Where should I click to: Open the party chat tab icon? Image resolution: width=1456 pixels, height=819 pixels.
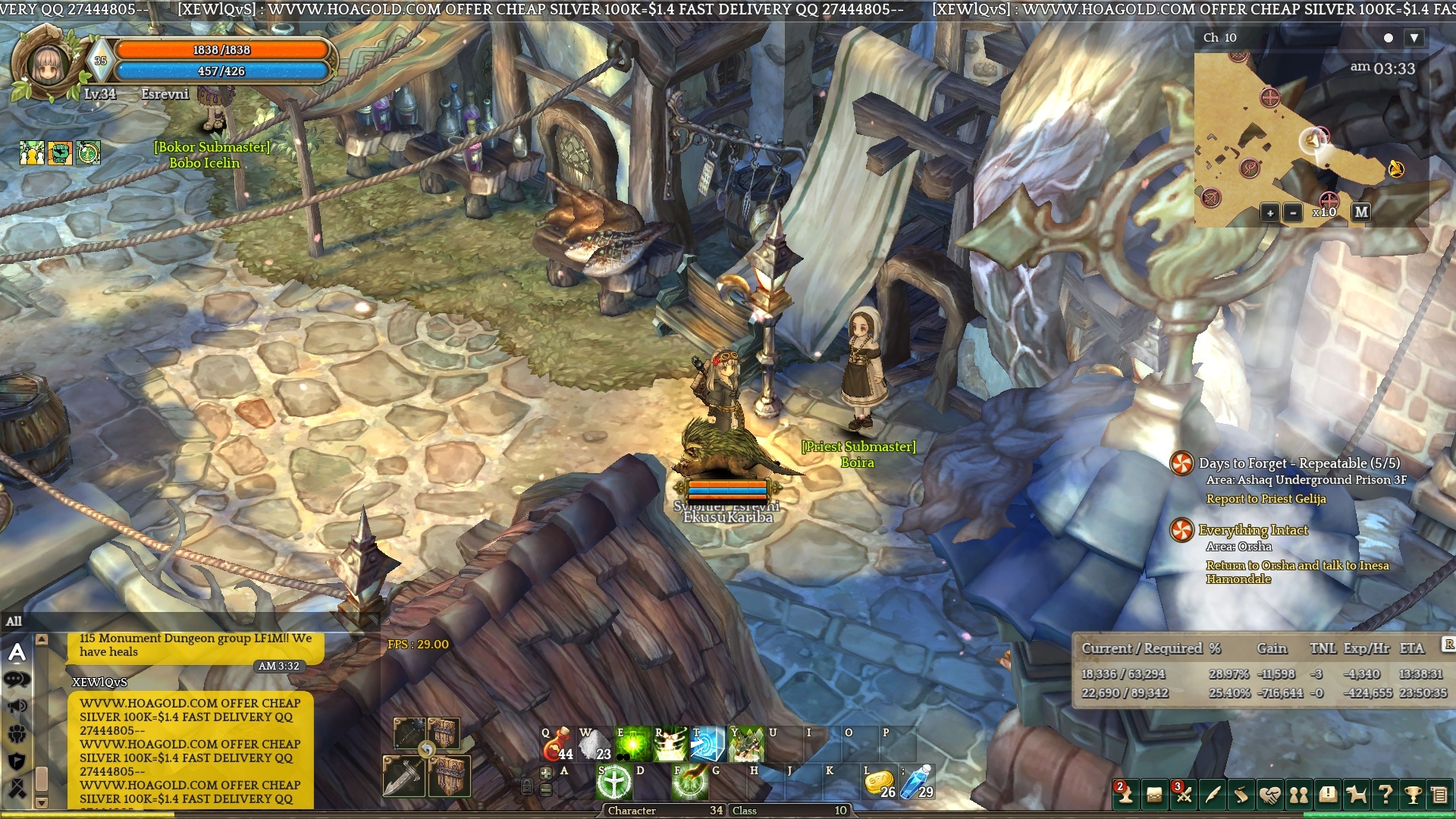[17, 734]
